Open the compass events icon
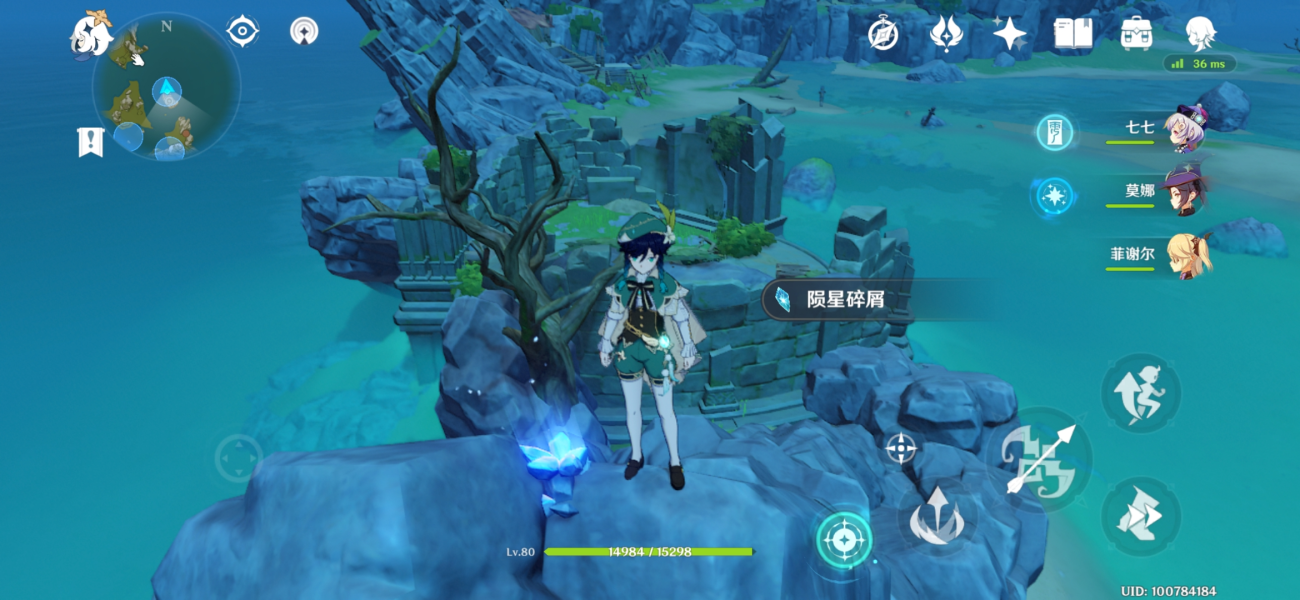The width and height of the screenshot is (1300, 600). 882,34
